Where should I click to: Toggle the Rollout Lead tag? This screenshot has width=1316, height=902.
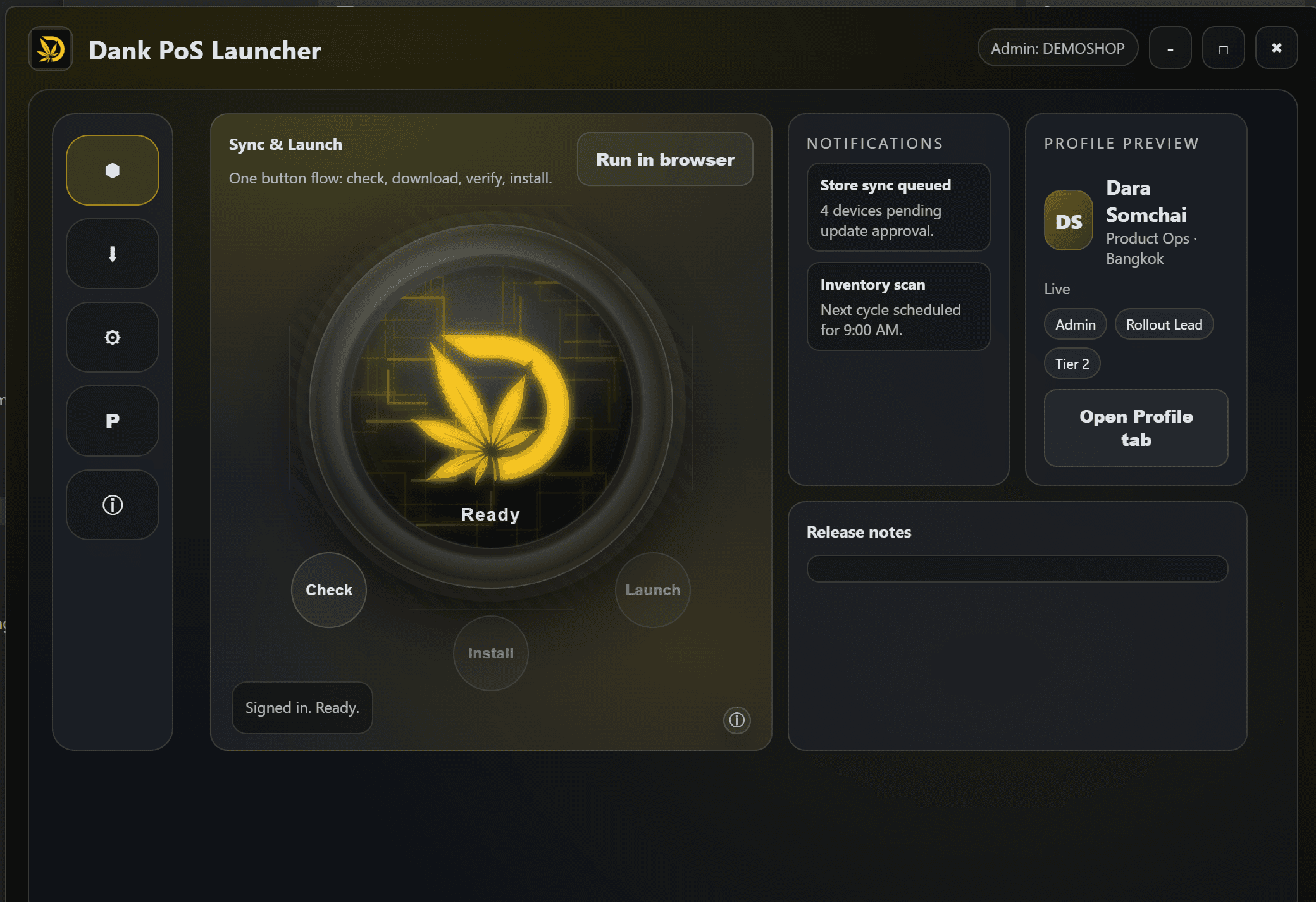click(1164, 324)
